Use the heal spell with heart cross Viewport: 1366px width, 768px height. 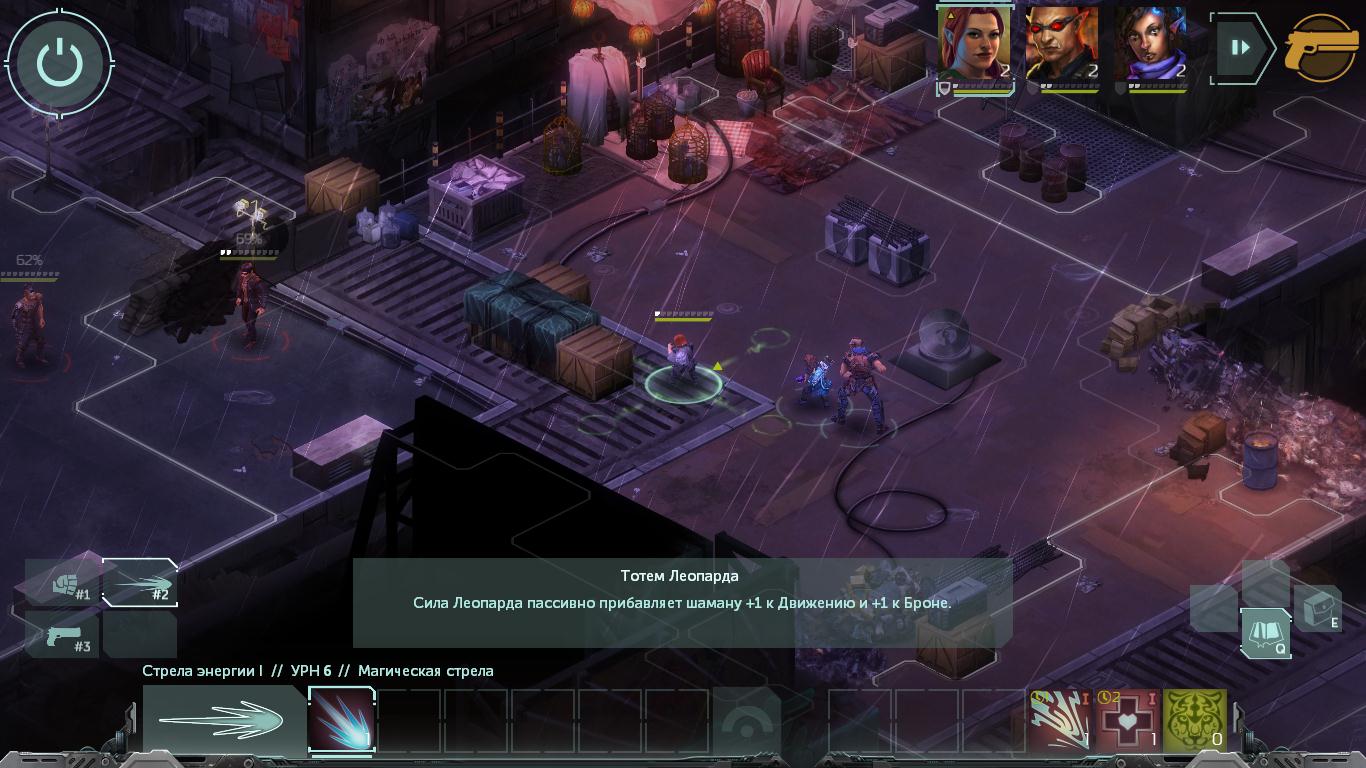click(x=1127, y=718)
